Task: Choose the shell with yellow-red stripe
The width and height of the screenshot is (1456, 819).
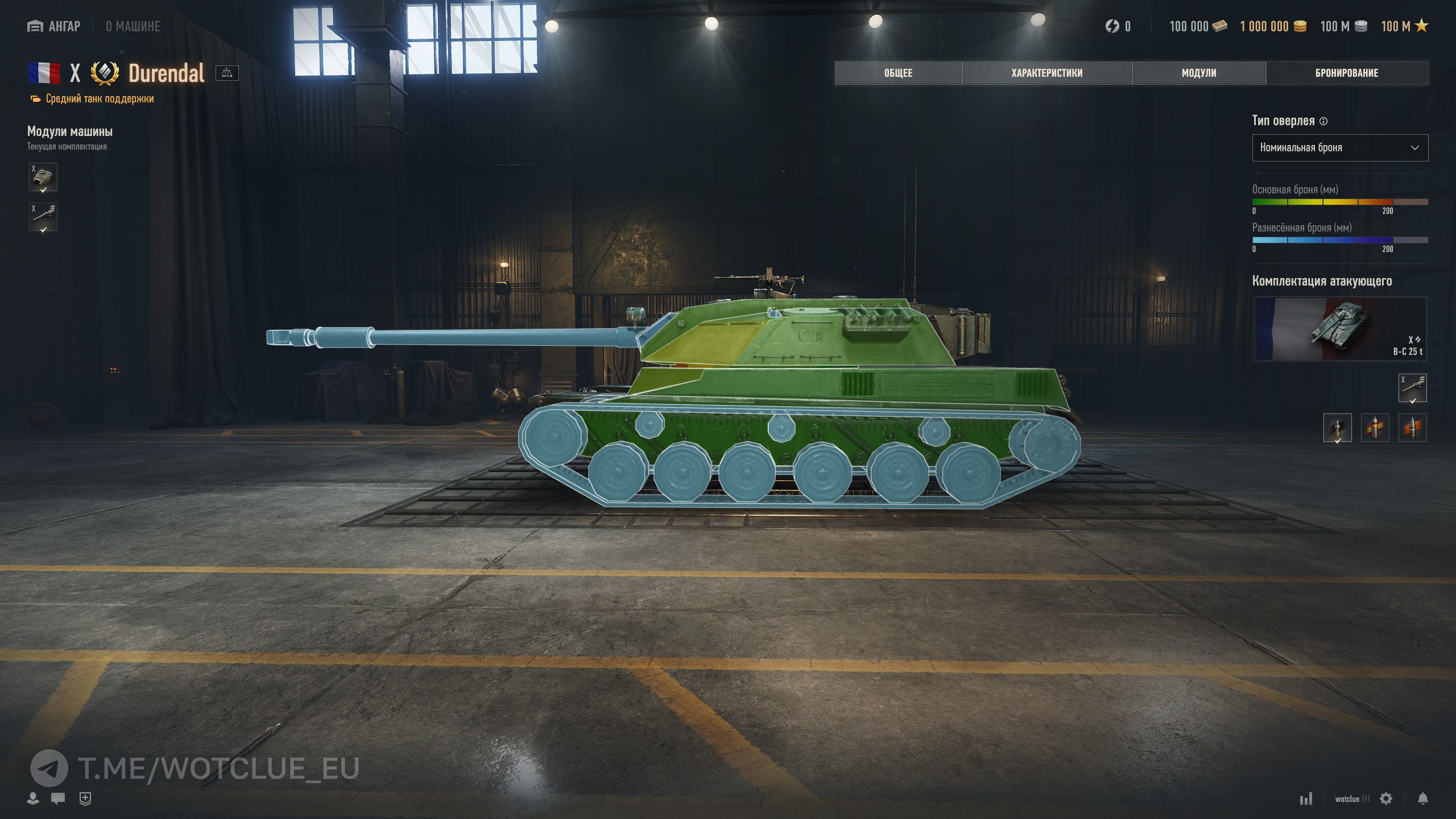Action: 1375,428
